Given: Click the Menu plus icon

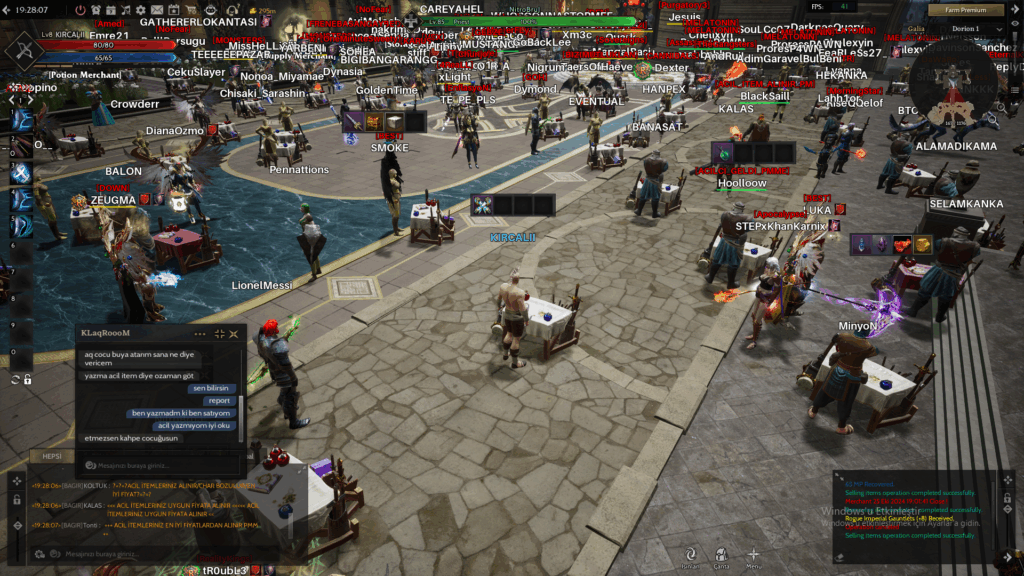Looking at the screenshot, I should (753, 554).
